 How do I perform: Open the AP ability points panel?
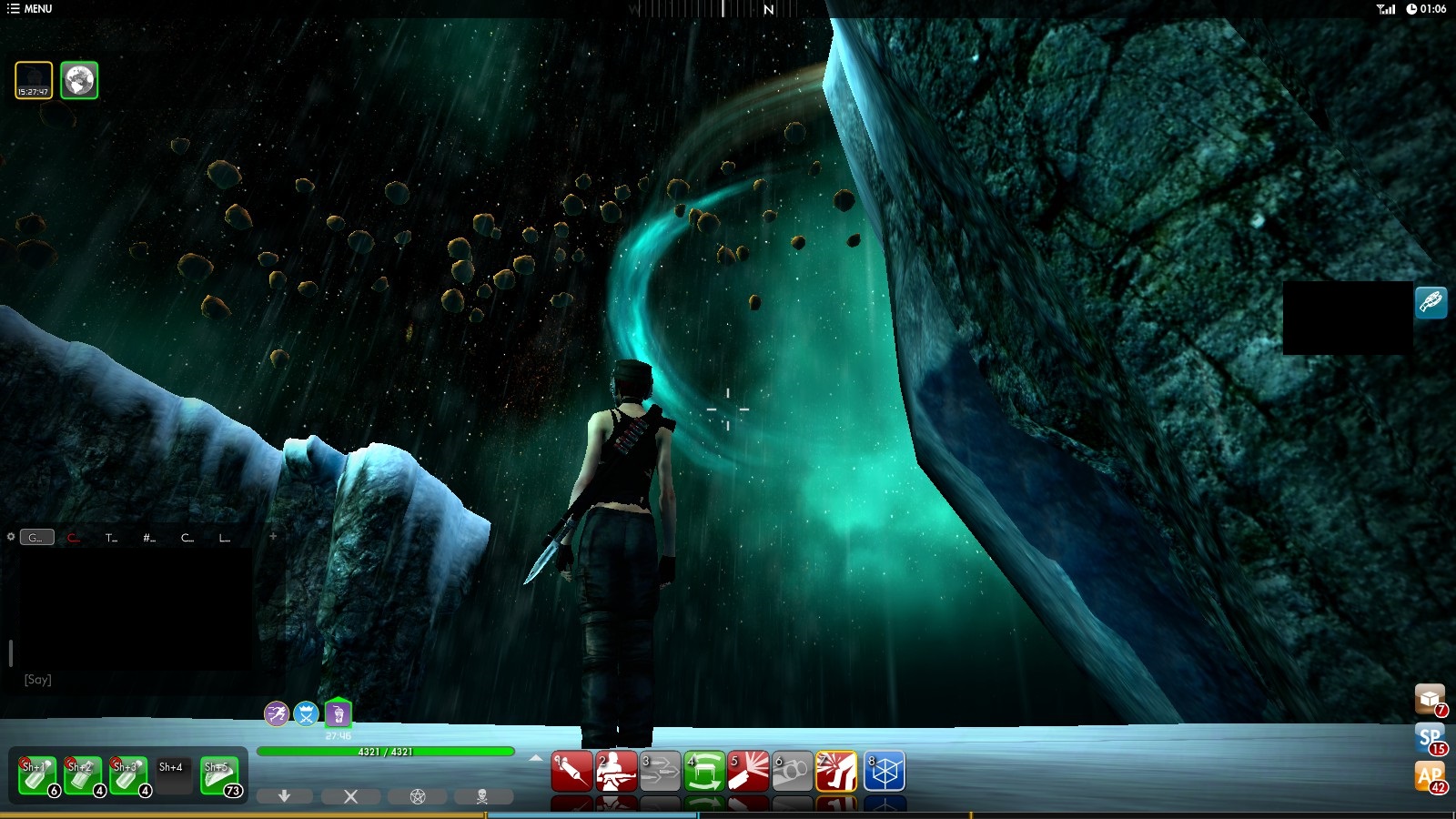tap(1430, 776)
